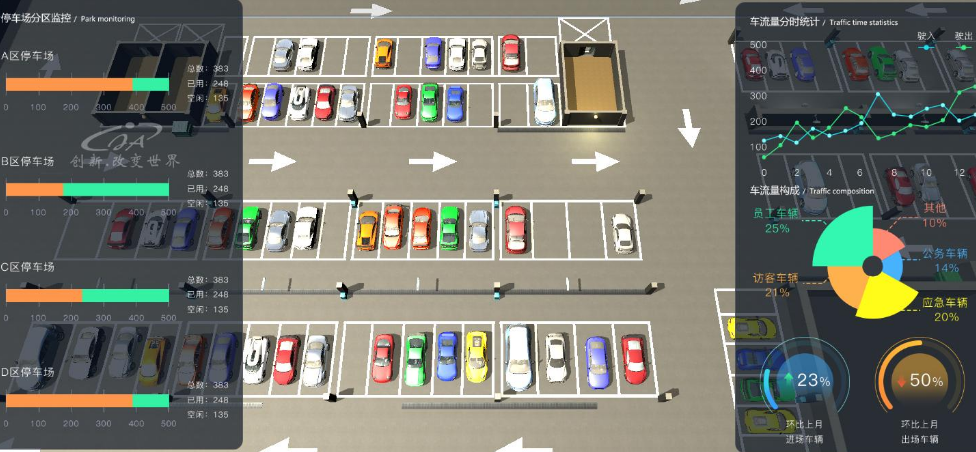This screenshot has height=452, width=976.
Task: Toggle the 驶入 series in chart legend
Action: click(x=925, y=36)
